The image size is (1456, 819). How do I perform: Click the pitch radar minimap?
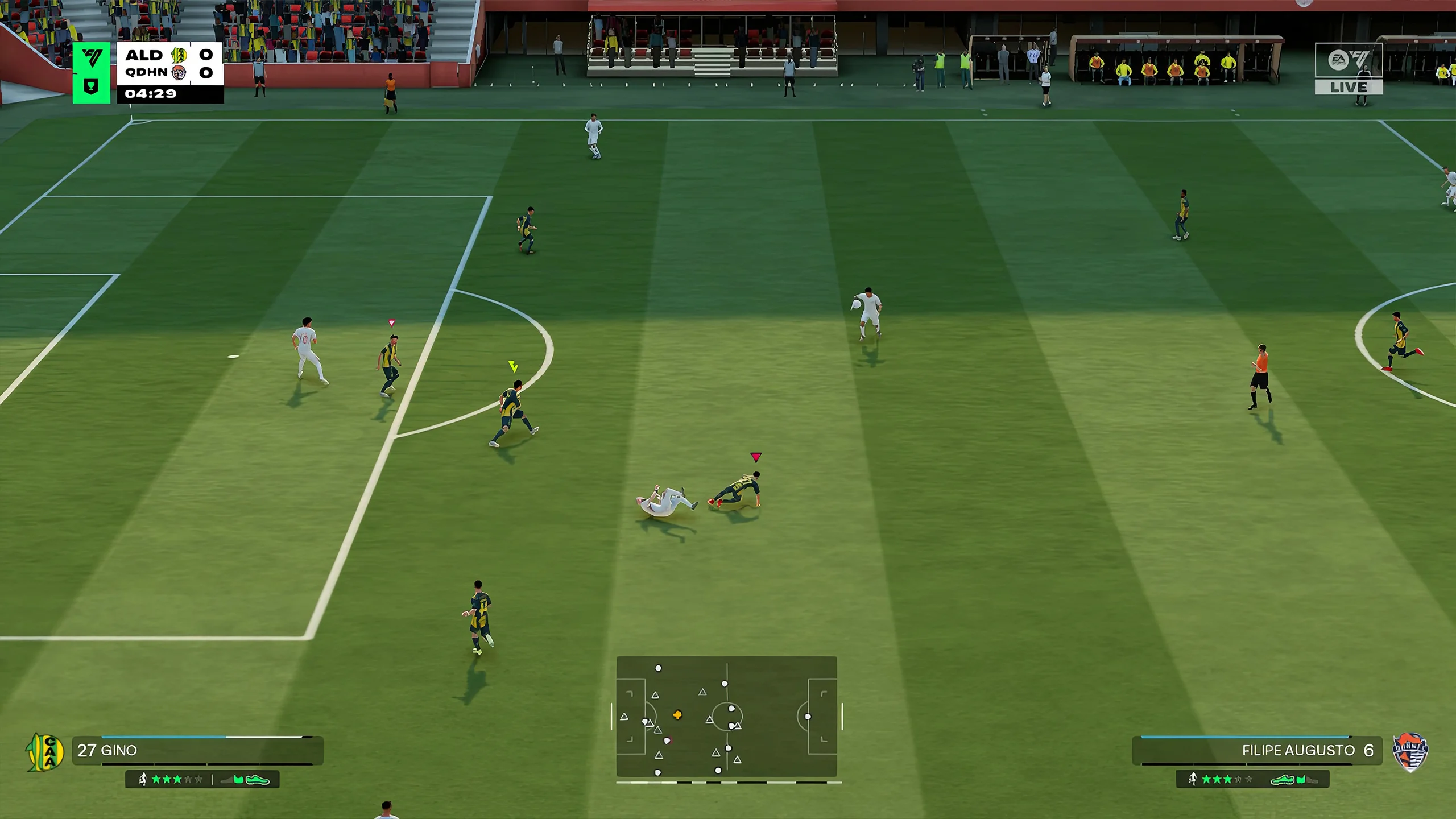[x=726, y=717]
